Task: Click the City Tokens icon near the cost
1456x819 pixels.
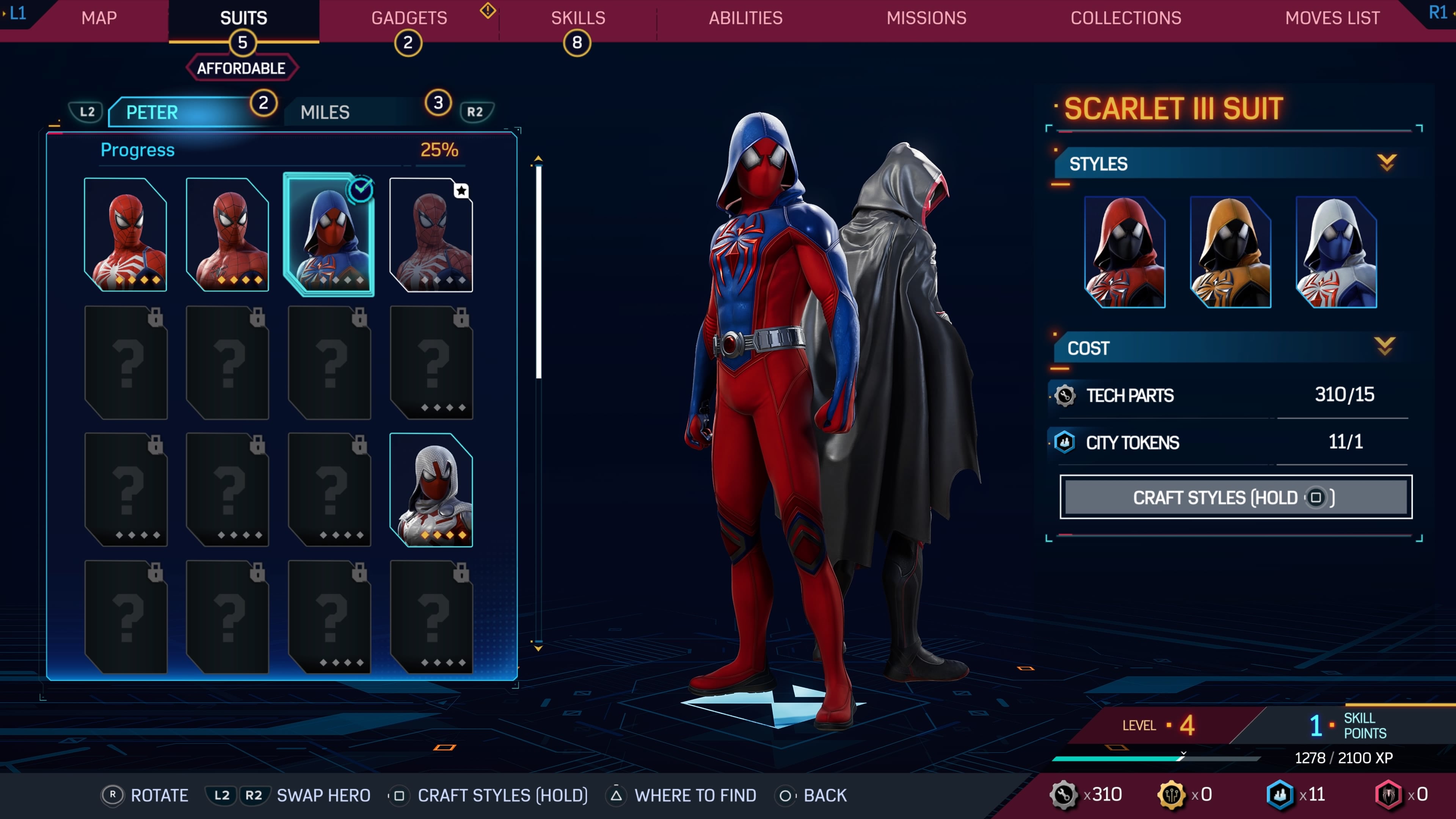Action: [1065, 442]
